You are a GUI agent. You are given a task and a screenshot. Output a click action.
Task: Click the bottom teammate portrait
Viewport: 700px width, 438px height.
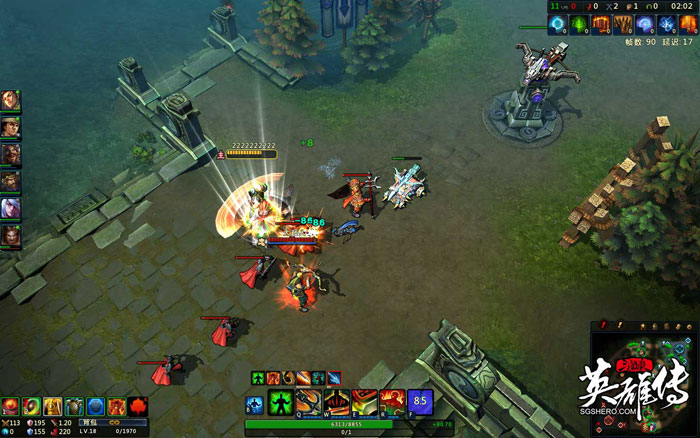click(x=10, y=236)
